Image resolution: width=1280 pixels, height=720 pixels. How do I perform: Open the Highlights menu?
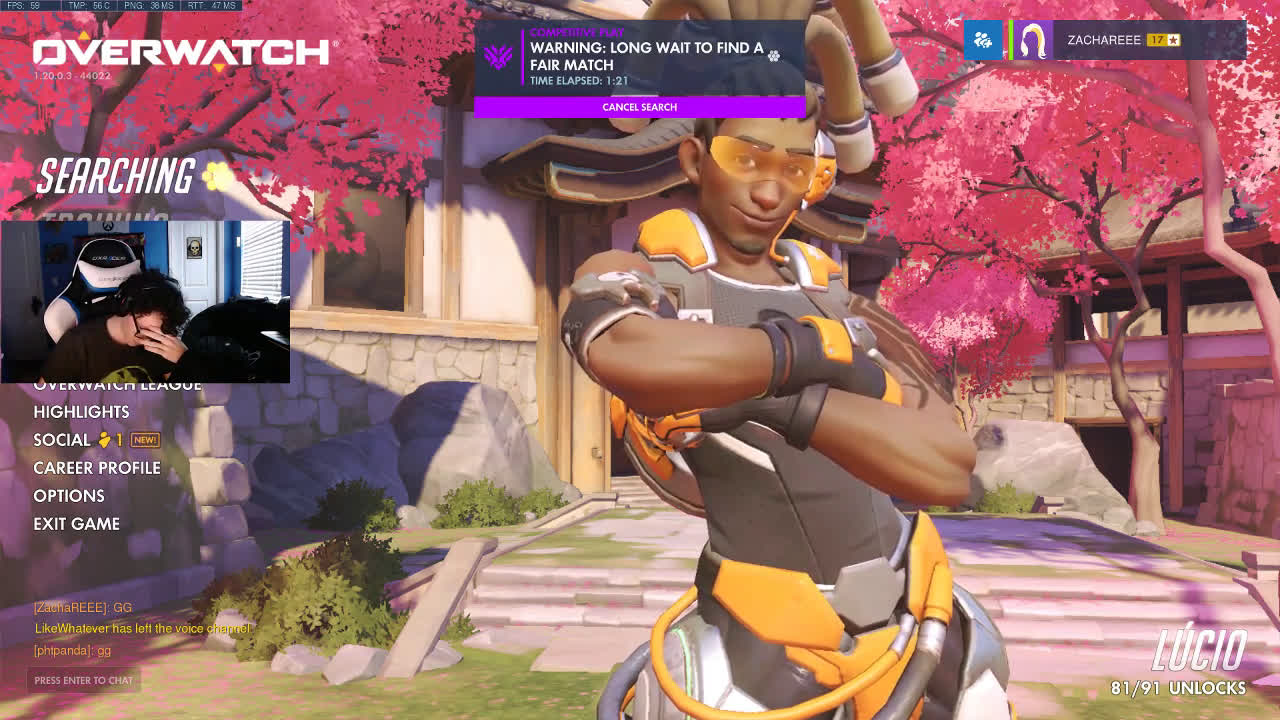[x=81, y=412]
